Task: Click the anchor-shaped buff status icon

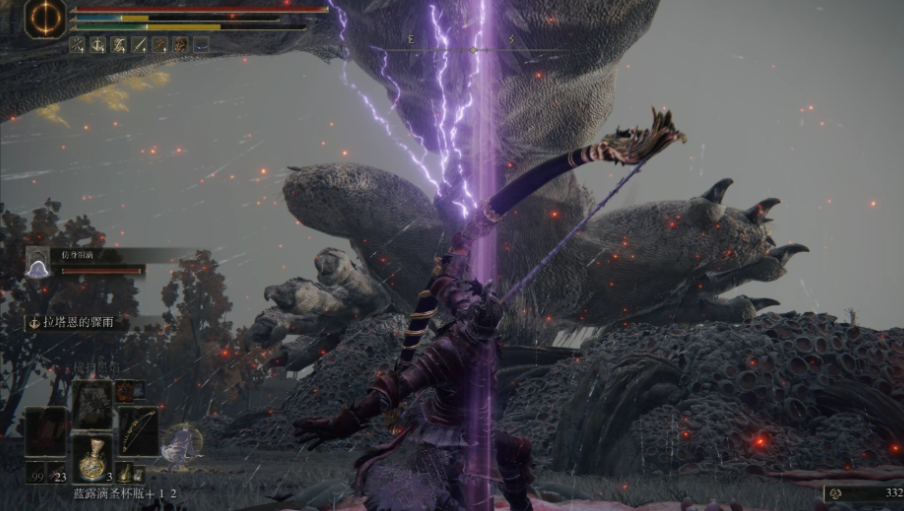Action: point(98,45)
